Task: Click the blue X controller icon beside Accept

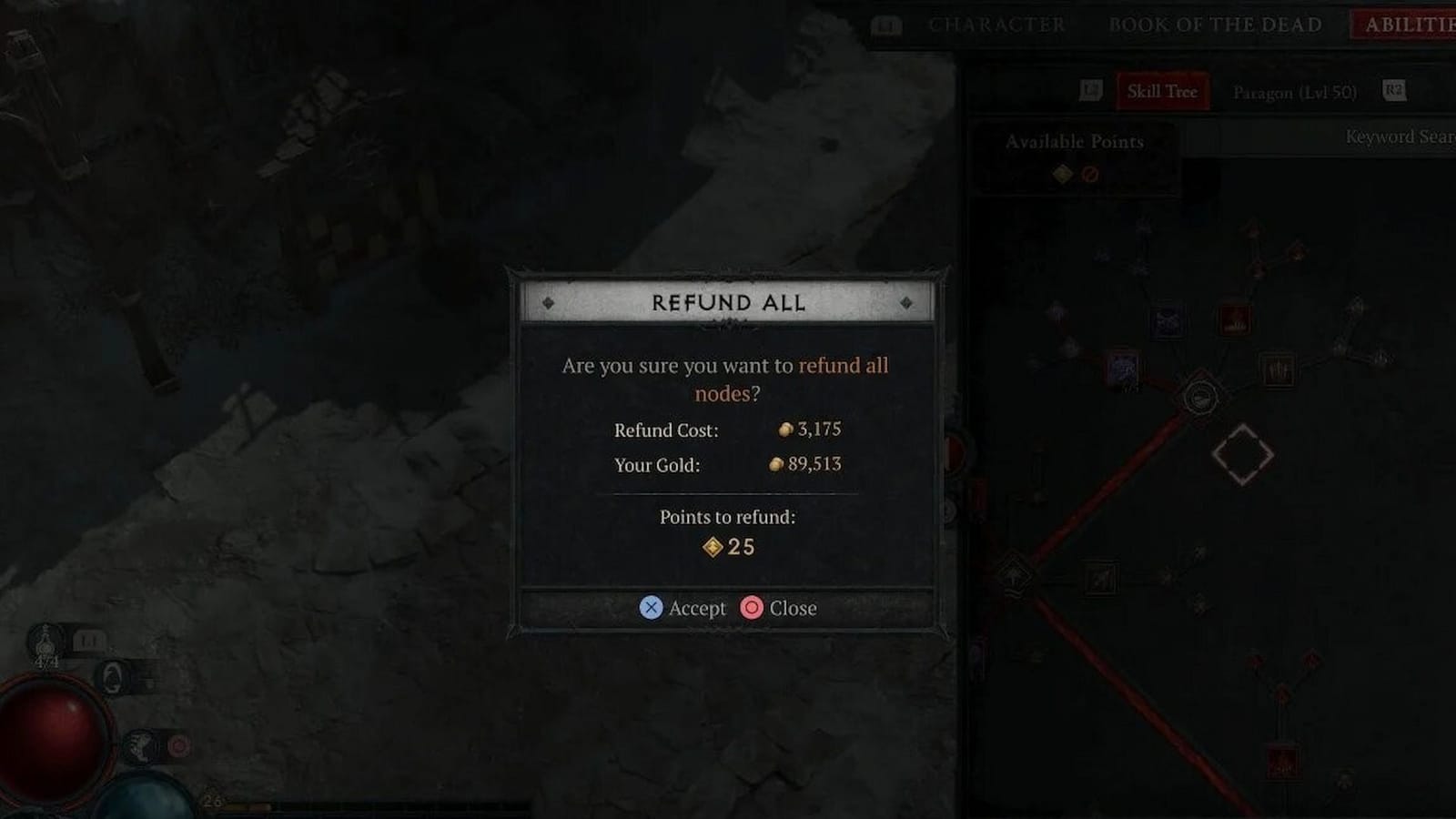Action: [x=650, y=608]
